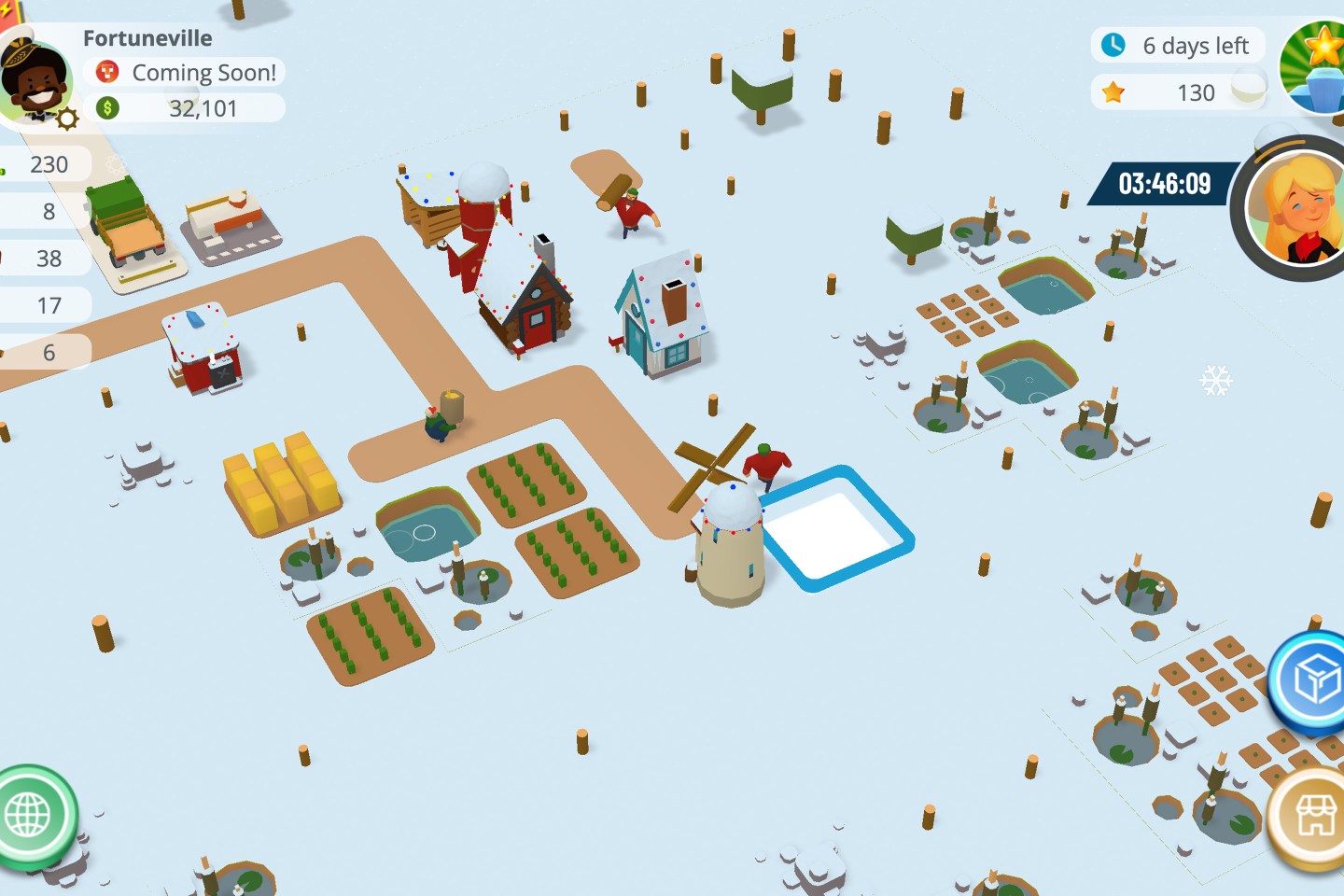The height and width of the screenshot is (896, 1344).
Task: Select the blonde farmer girl portrait
Action: tap(1295, 211)
